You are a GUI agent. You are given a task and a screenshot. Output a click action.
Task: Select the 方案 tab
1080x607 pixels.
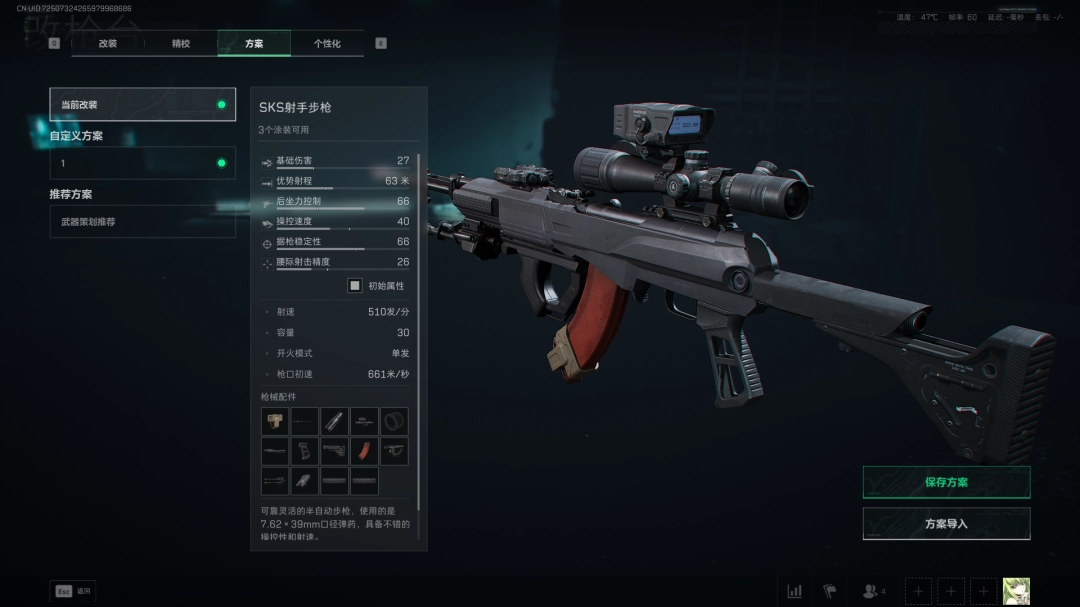[254, 44]
